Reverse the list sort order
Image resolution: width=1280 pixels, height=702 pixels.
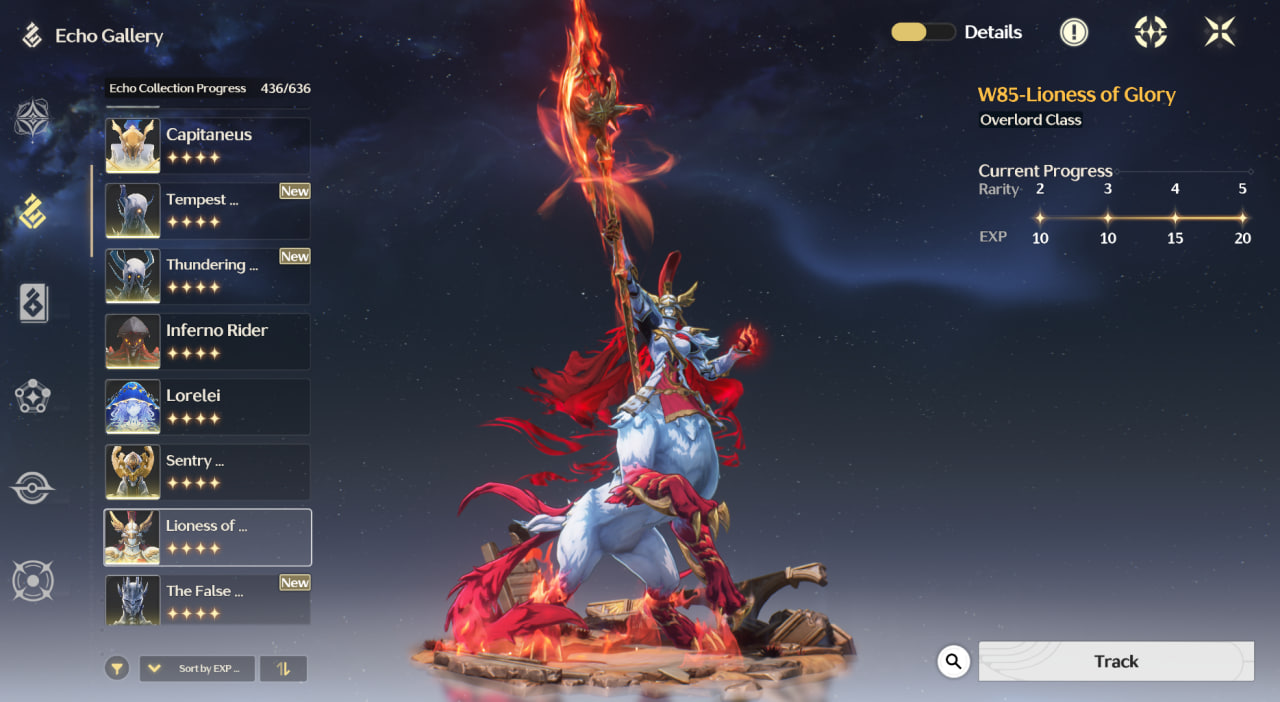[283, 668]
